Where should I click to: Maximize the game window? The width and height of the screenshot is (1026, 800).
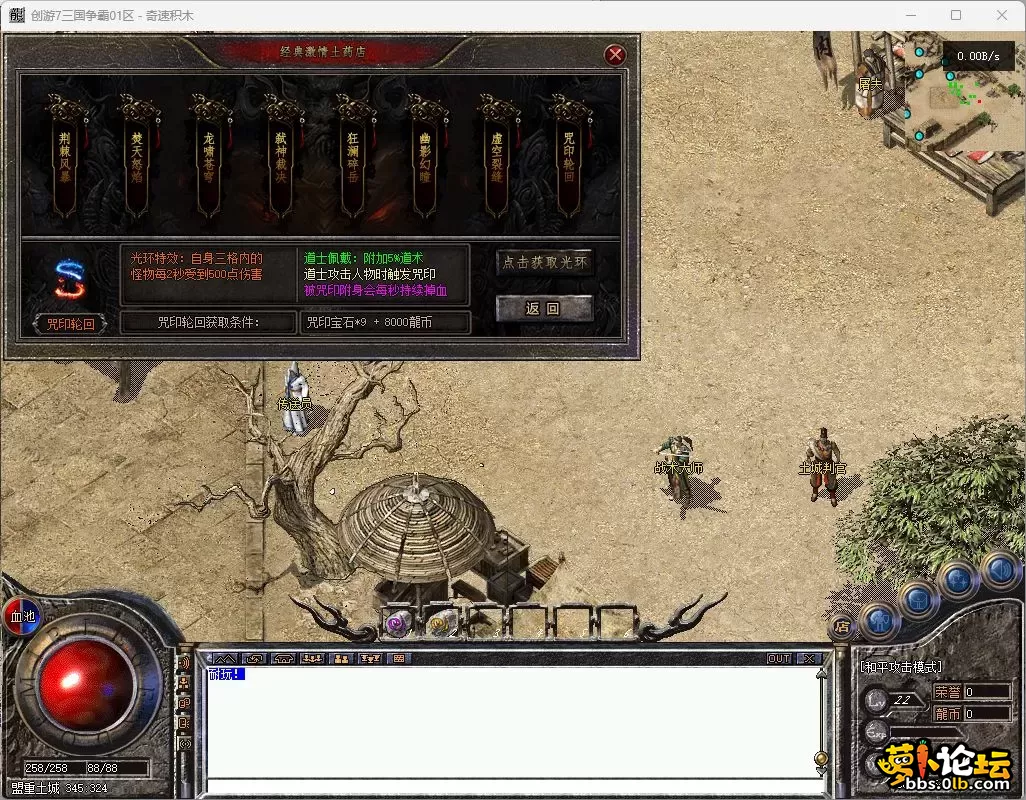tap(956, 15)
